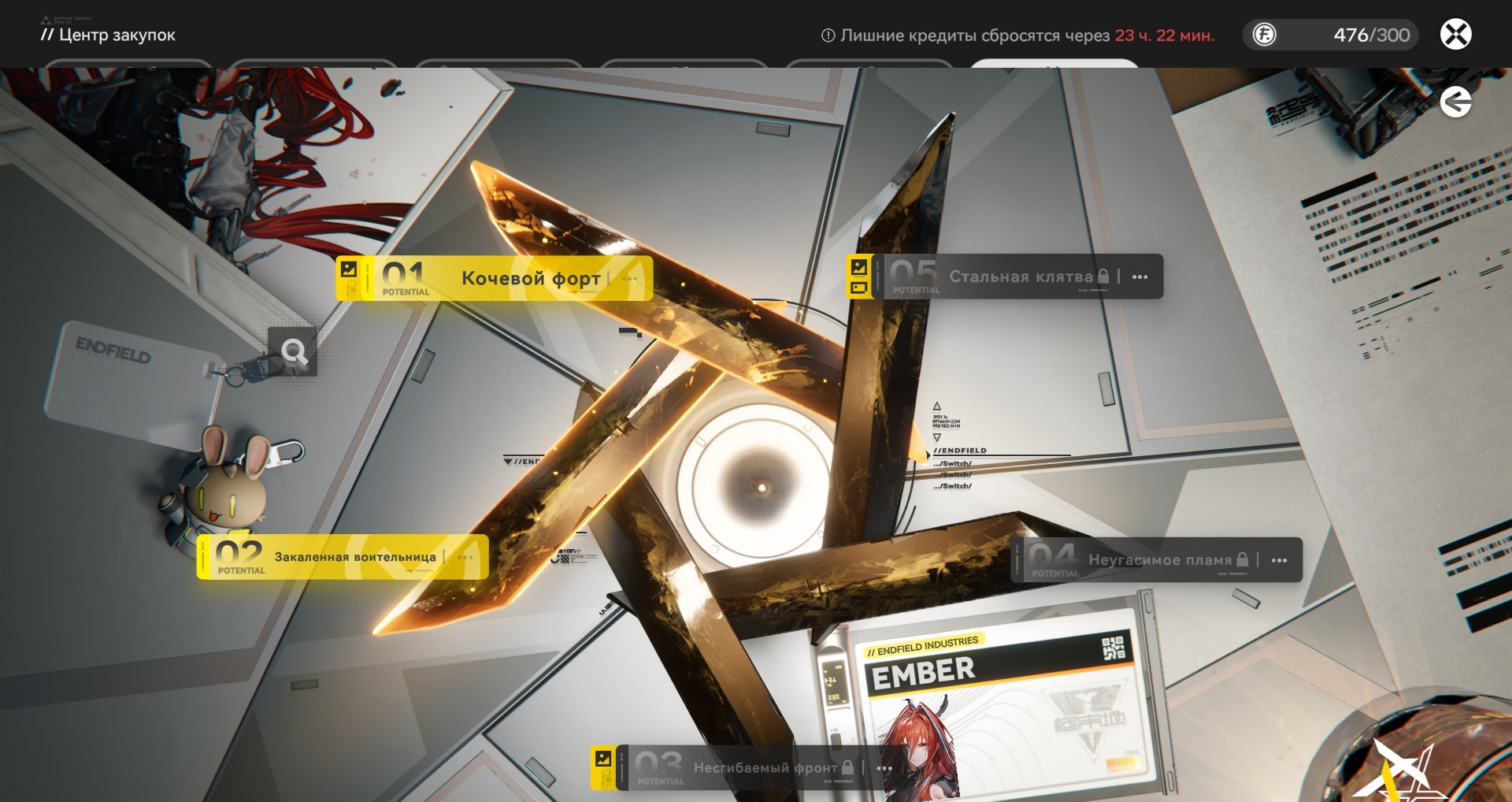The width and height of the screenshot is (1512, 802).
Task: Open more options for Несгибаемый фронт
Action: 884,767
